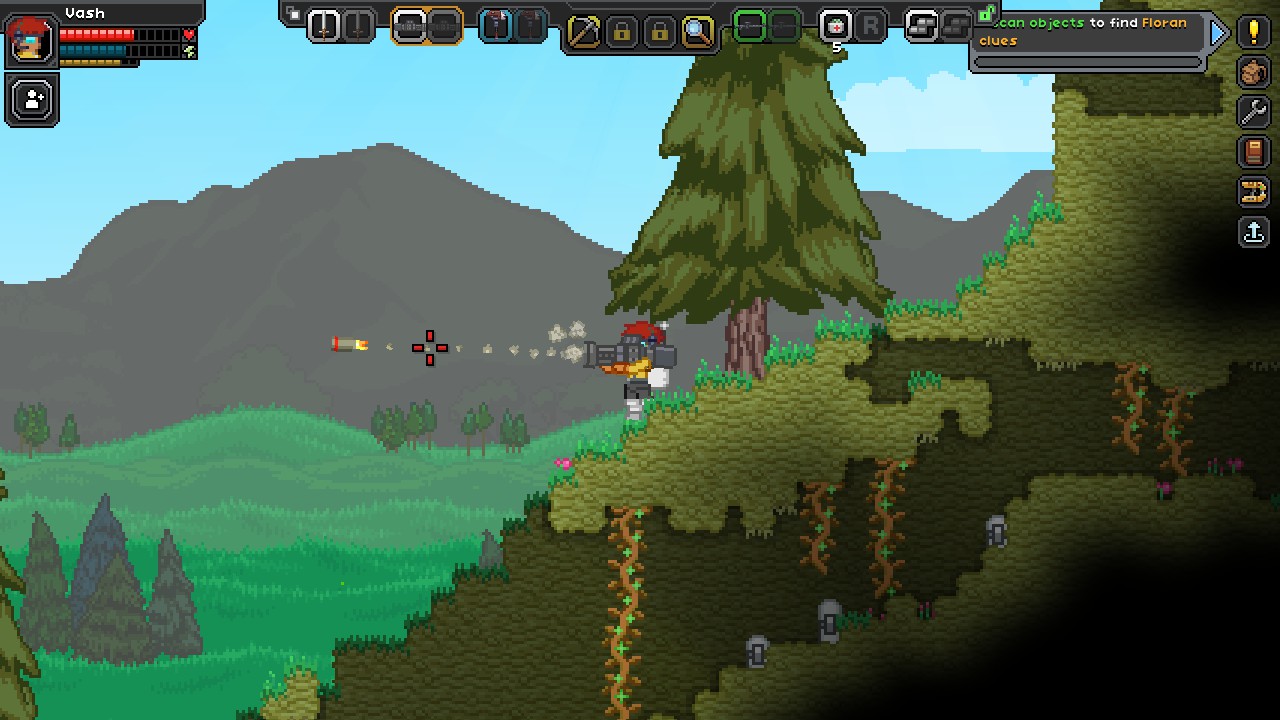
Task: Swap hotbar with the small square button
Action: coord(294,13)
